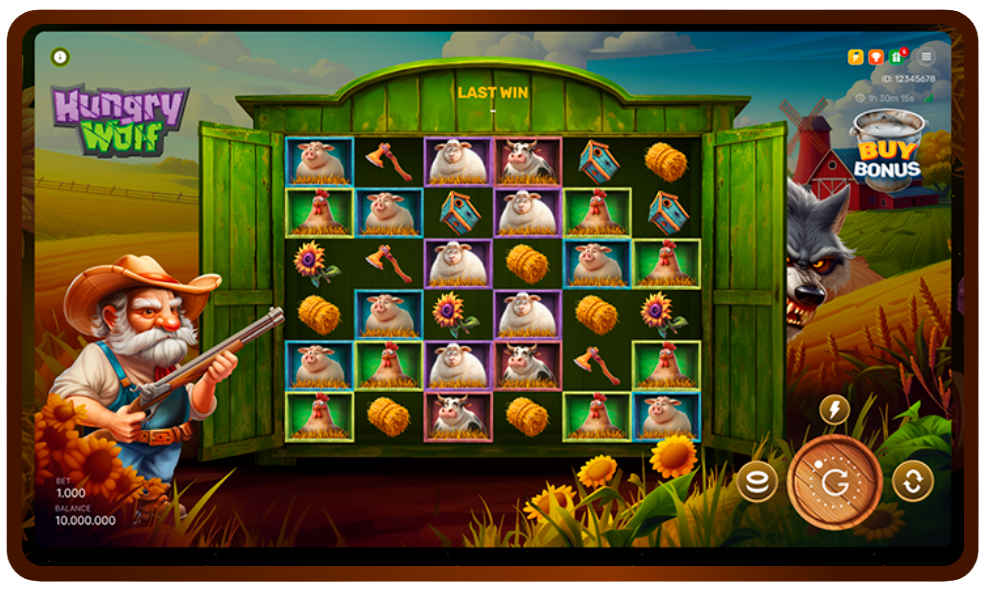986x591 pixels.
Task: Open the coin stack bet settings
Action: point(757,482)
